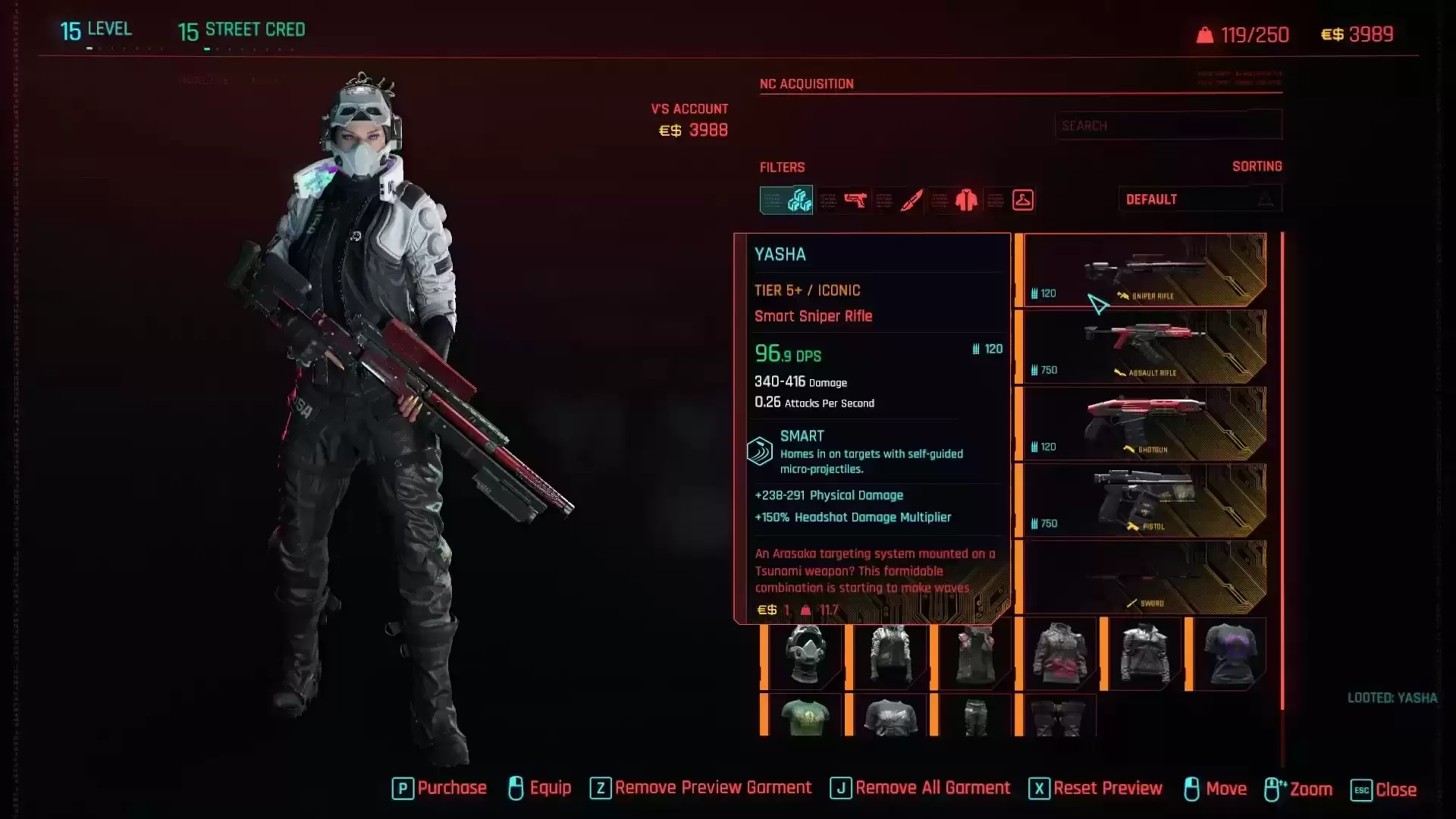Open the Default sorting dropdown
Screen dimensions: 1456x819
click(x=1200, y=199)
